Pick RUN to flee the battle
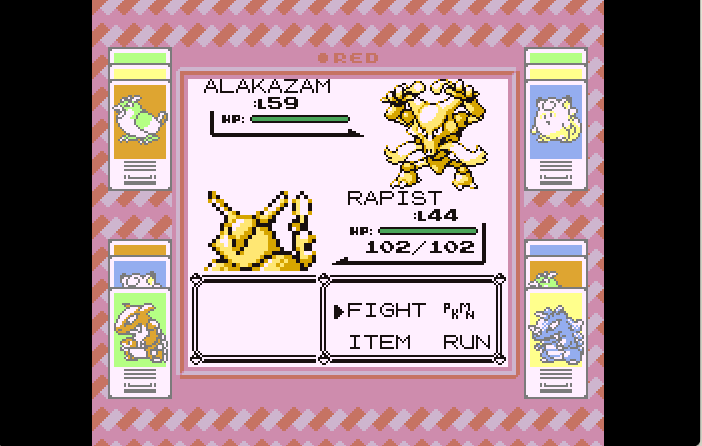 [x=467, y=342]
